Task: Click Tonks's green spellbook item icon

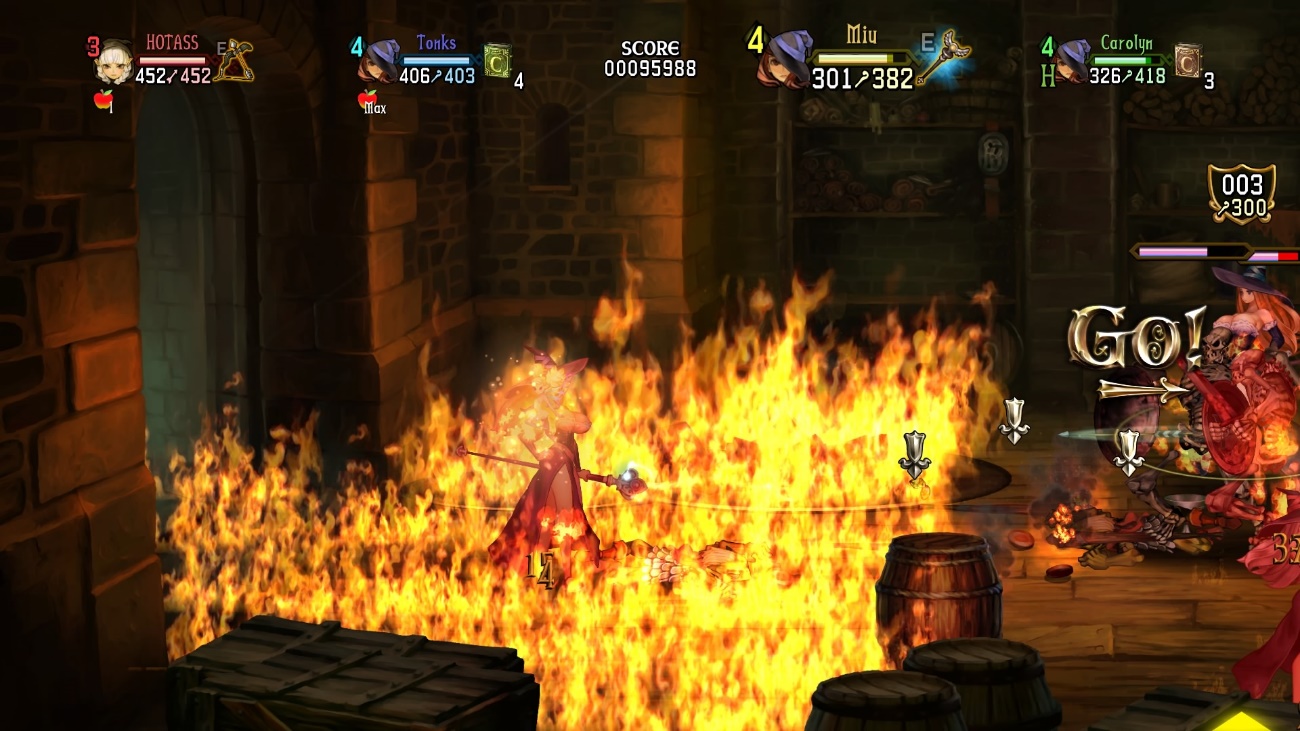Action: (497, 61)
